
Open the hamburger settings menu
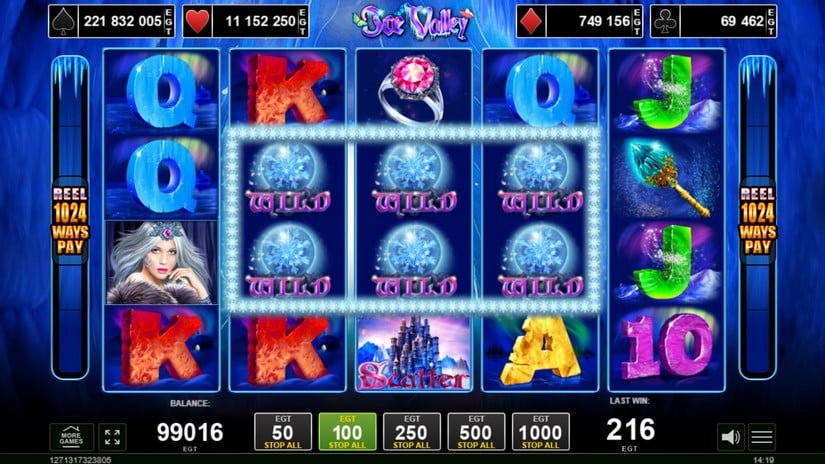[762, 437]
